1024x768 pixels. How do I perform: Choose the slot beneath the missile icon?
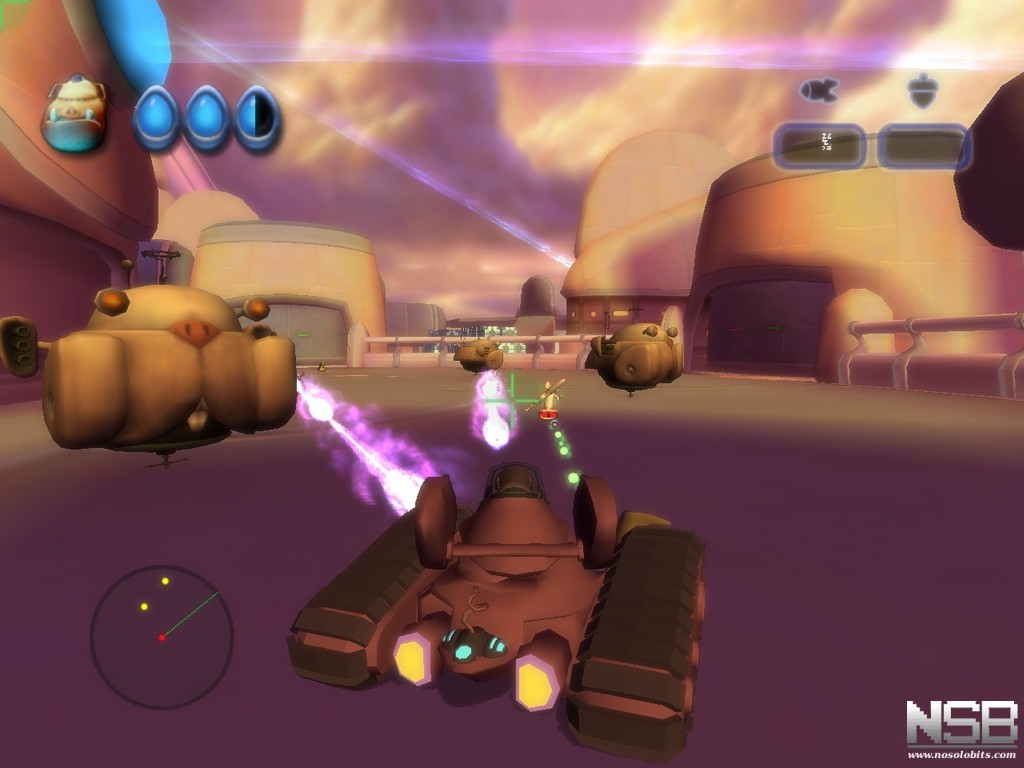click(819, 146)
